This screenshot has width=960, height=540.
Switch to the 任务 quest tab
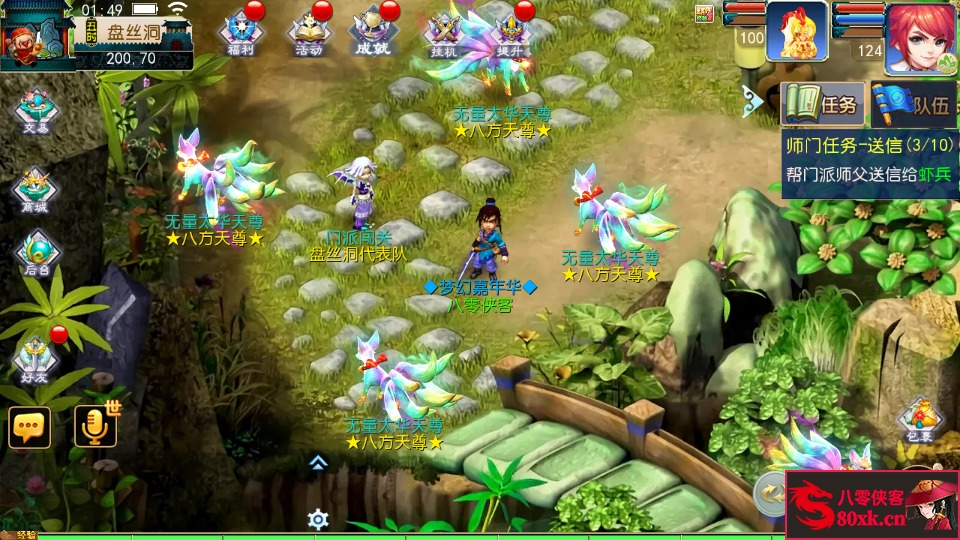point(820,103)
